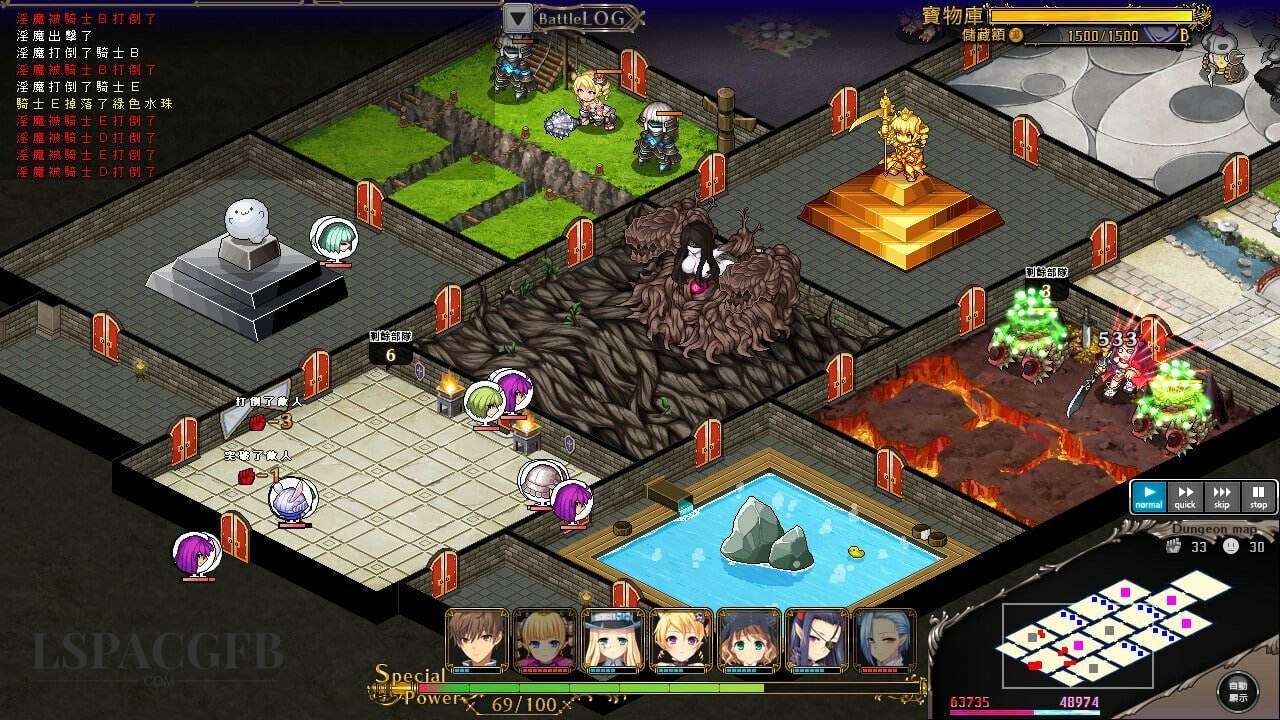
Task: Choose the eyepatch elf woman portrait
Action: pos(817,640)
